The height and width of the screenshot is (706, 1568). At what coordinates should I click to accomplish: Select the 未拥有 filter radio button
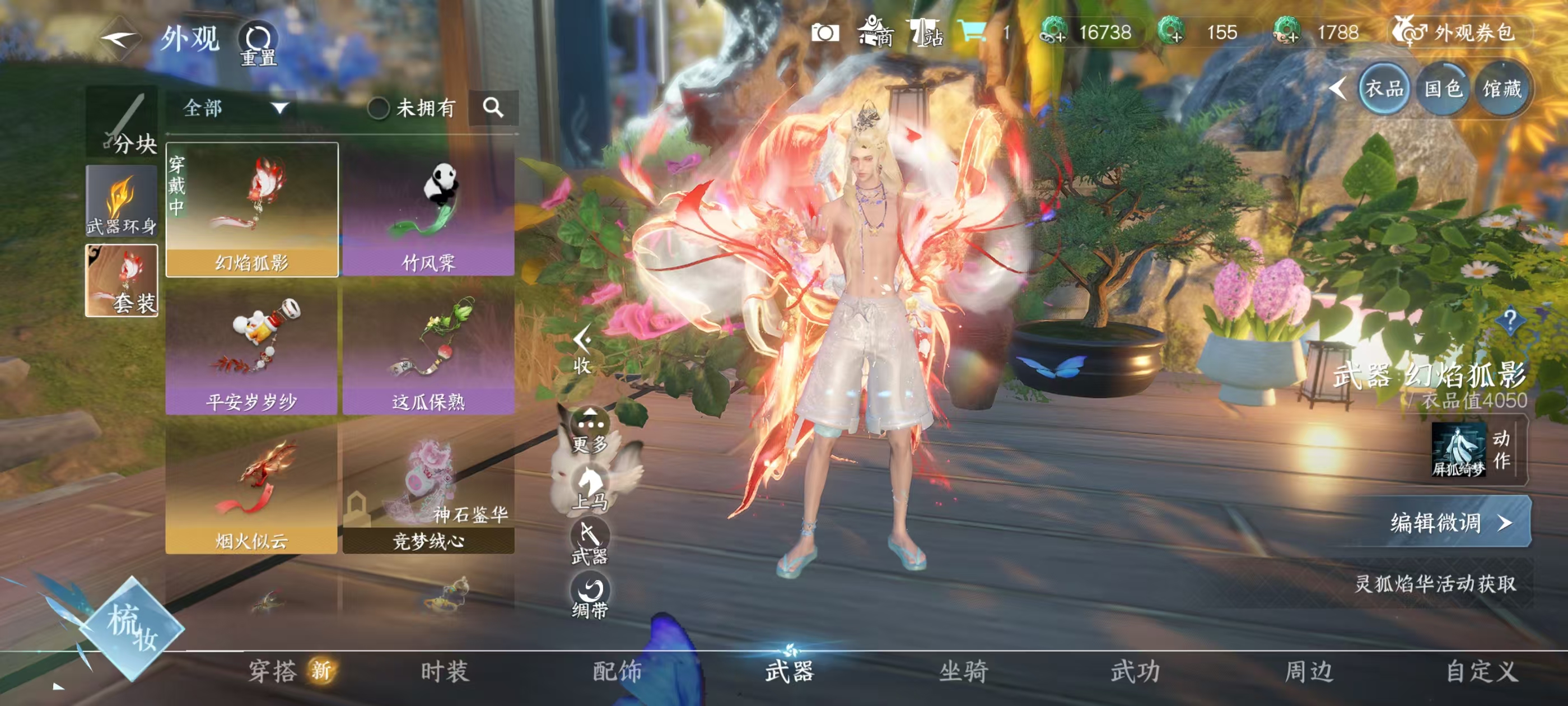pos(379,109)
